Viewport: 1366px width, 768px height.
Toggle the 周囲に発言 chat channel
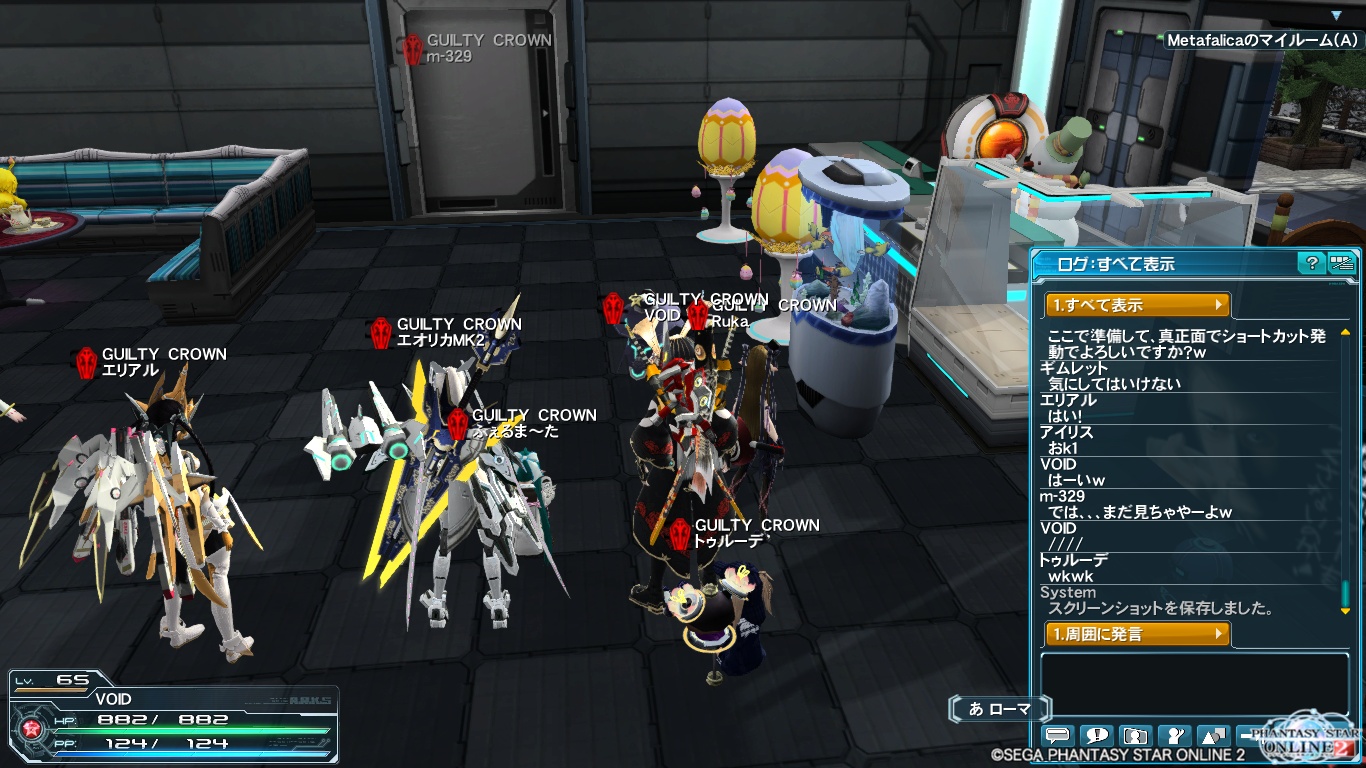point(1136,633)
